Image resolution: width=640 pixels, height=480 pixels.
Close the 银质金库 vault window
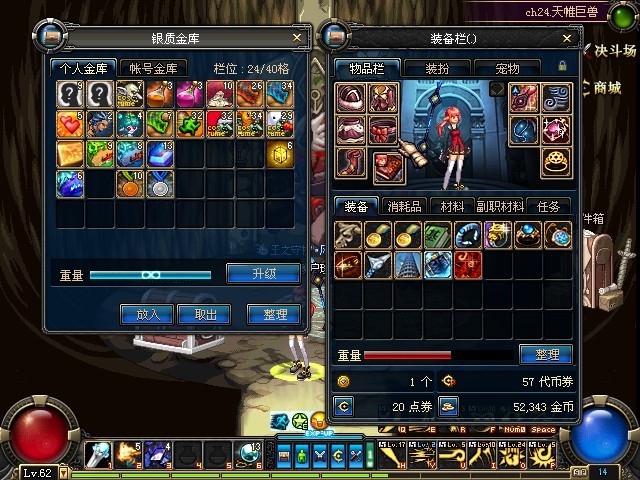click(298, 38)
